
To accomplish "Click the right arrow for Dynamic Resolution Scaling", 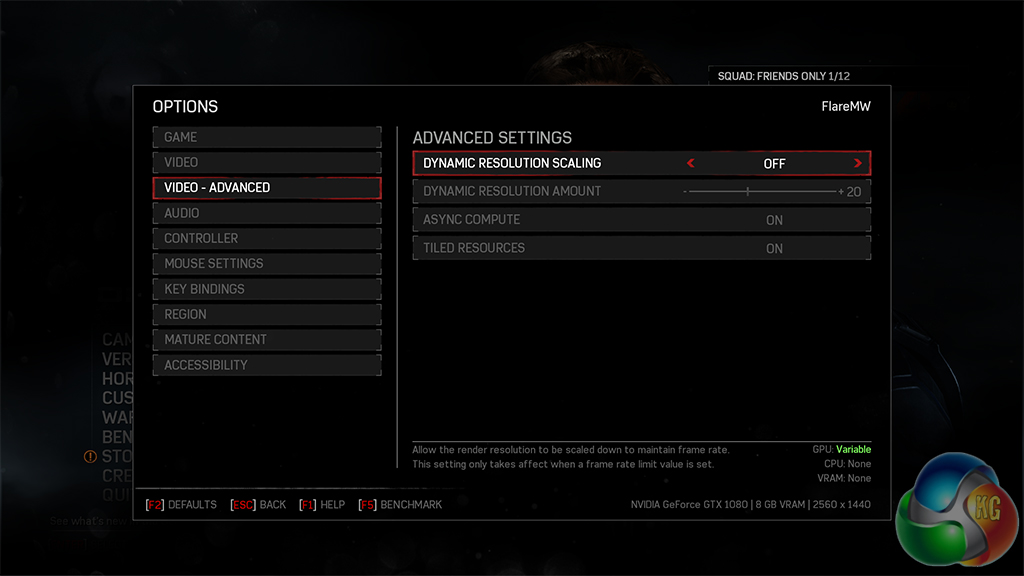I will coord(858,163).
